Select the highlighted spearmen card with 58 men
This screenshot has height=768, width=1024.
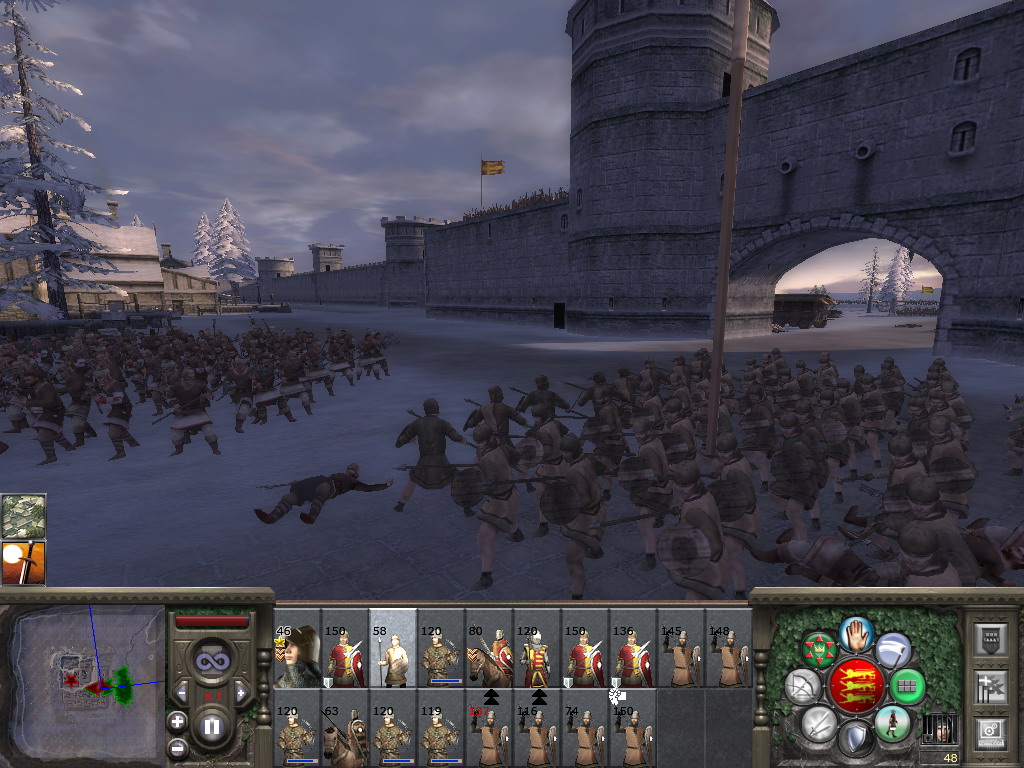pos(392,656)
